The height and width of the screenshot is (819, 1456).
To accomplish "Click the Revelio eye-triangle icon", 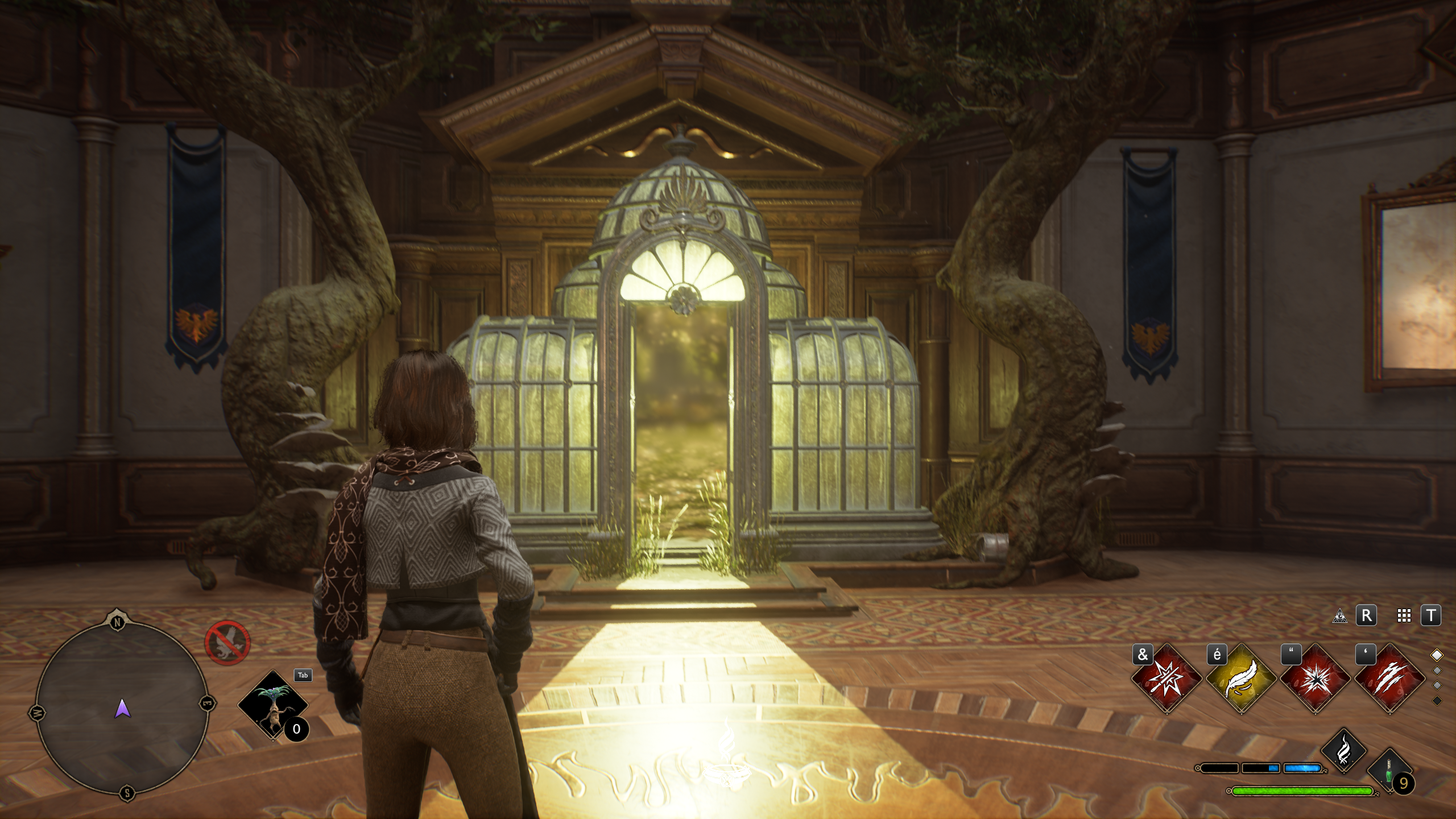I will point(1340,617).
